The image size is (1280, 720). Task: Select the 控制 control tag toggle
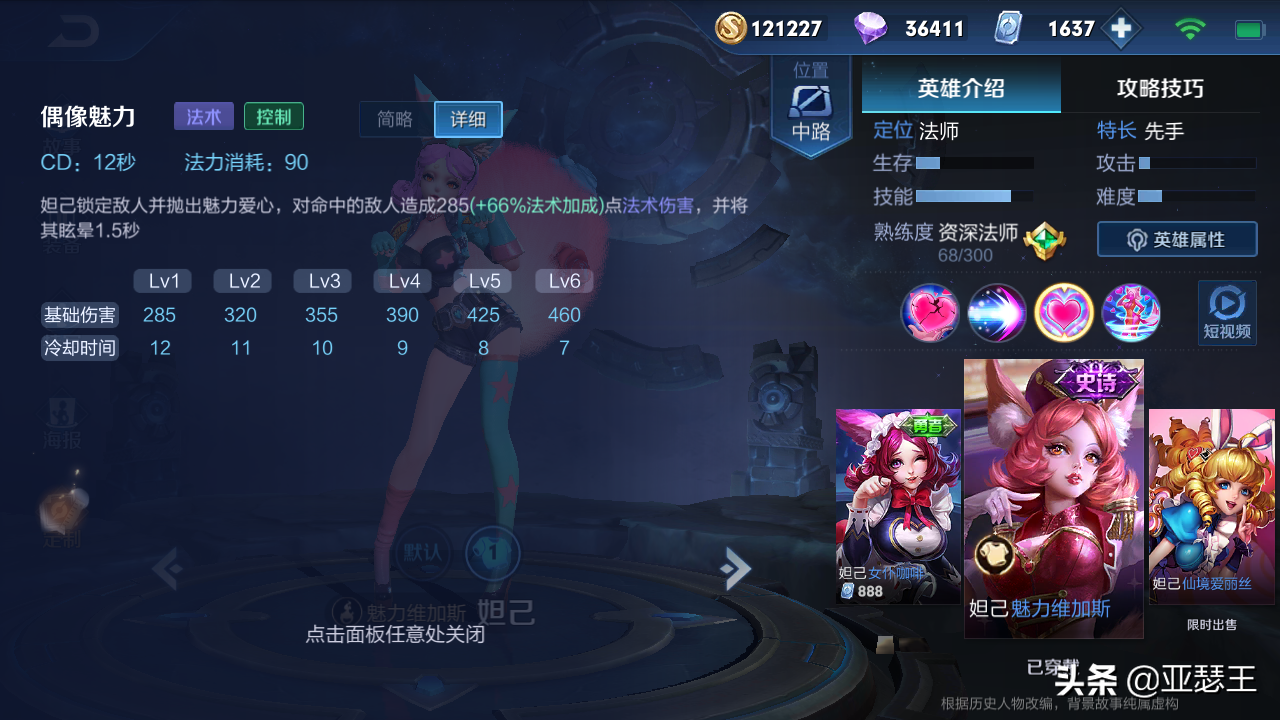[x=273, y=116]
